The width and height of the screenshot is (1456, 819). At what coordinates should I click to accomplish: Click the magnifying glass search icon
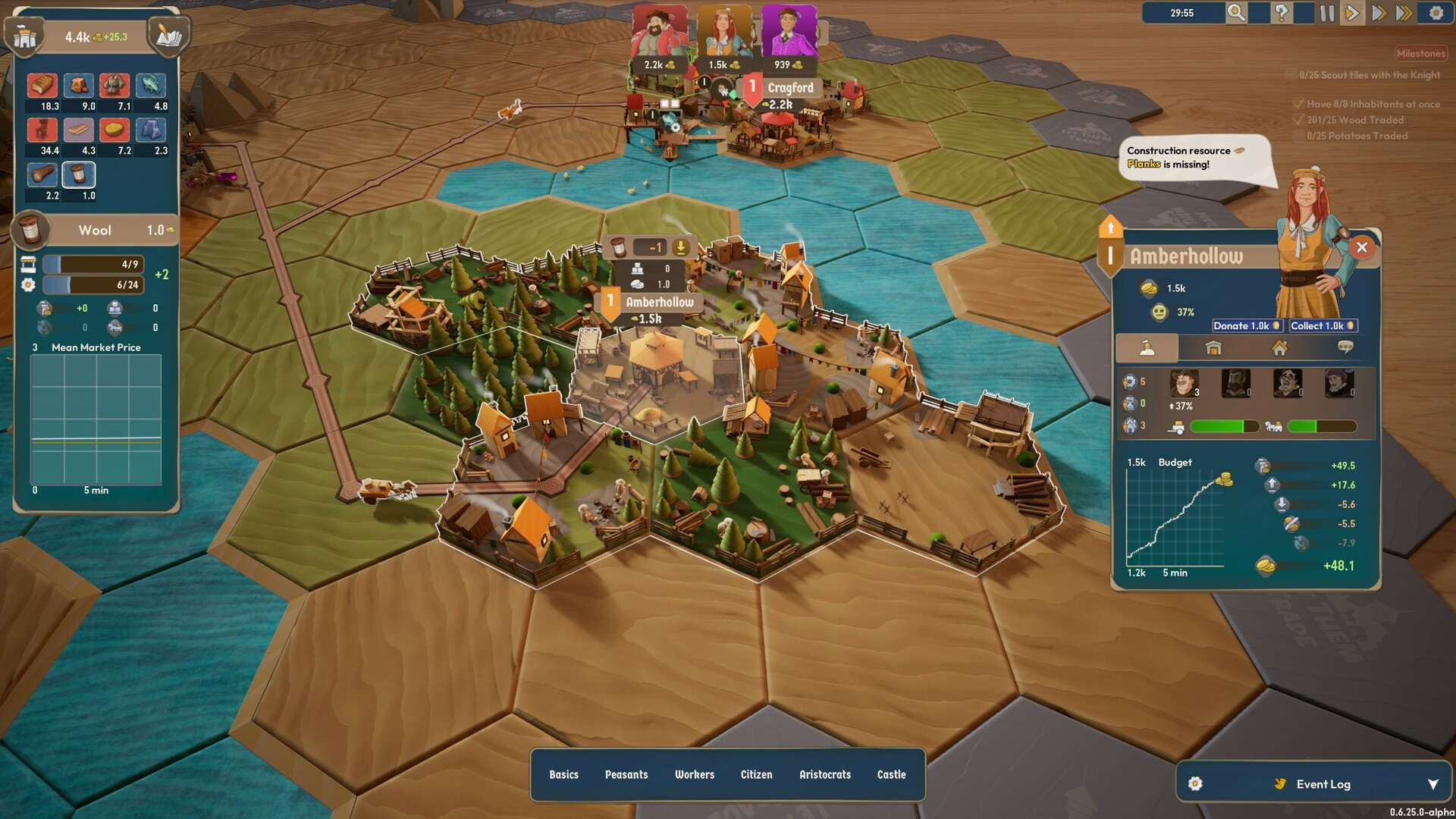[x=1236, y=13]
